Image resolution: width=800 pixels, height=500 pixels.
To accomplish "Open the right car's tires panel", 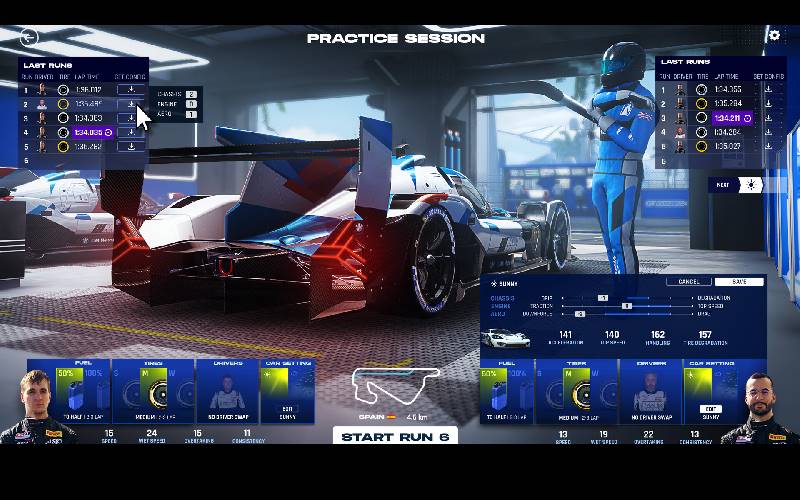I will (x=575, y=391).
